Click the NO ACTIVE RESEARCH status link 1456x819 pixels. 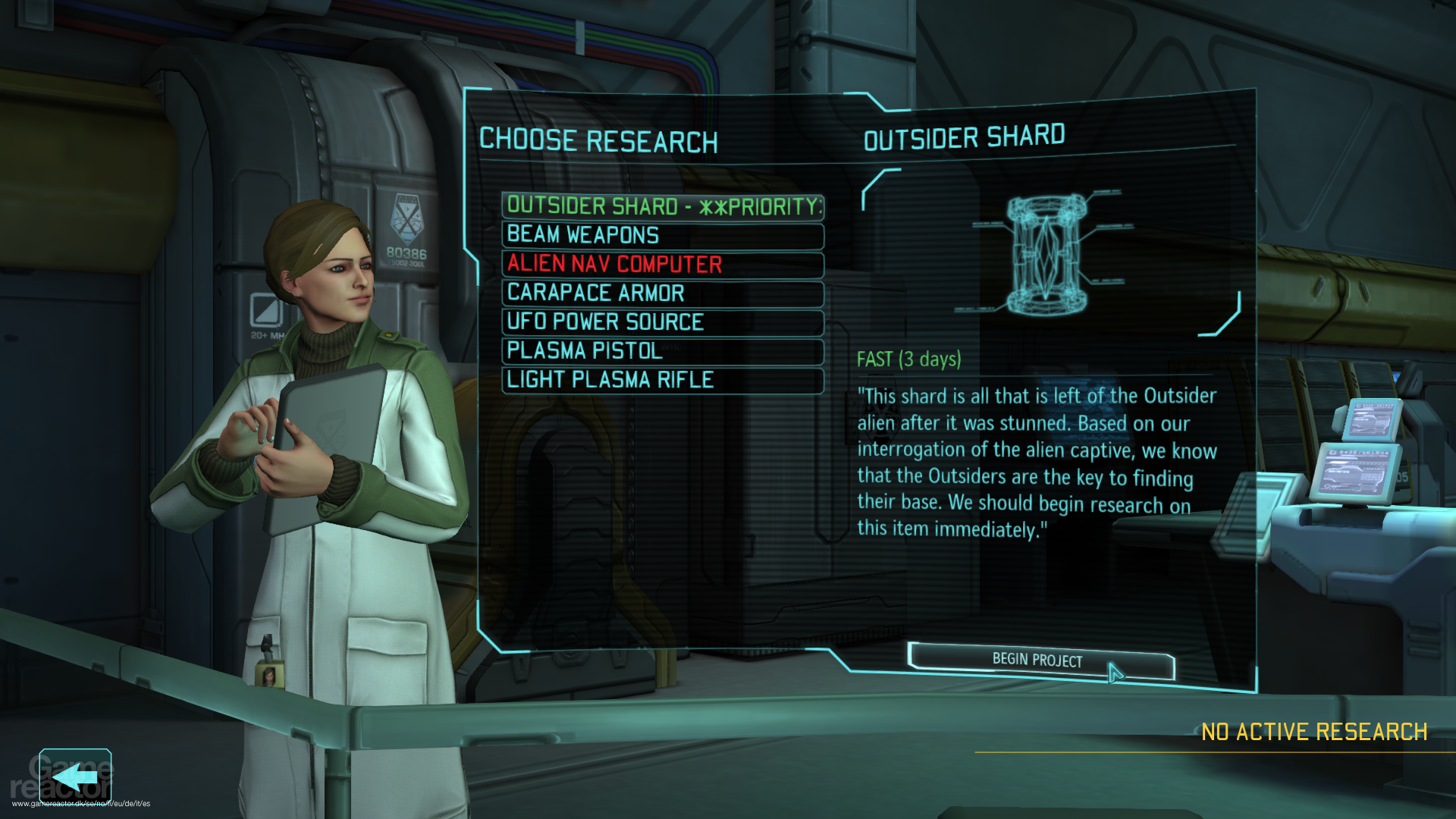pos(1316,731)
